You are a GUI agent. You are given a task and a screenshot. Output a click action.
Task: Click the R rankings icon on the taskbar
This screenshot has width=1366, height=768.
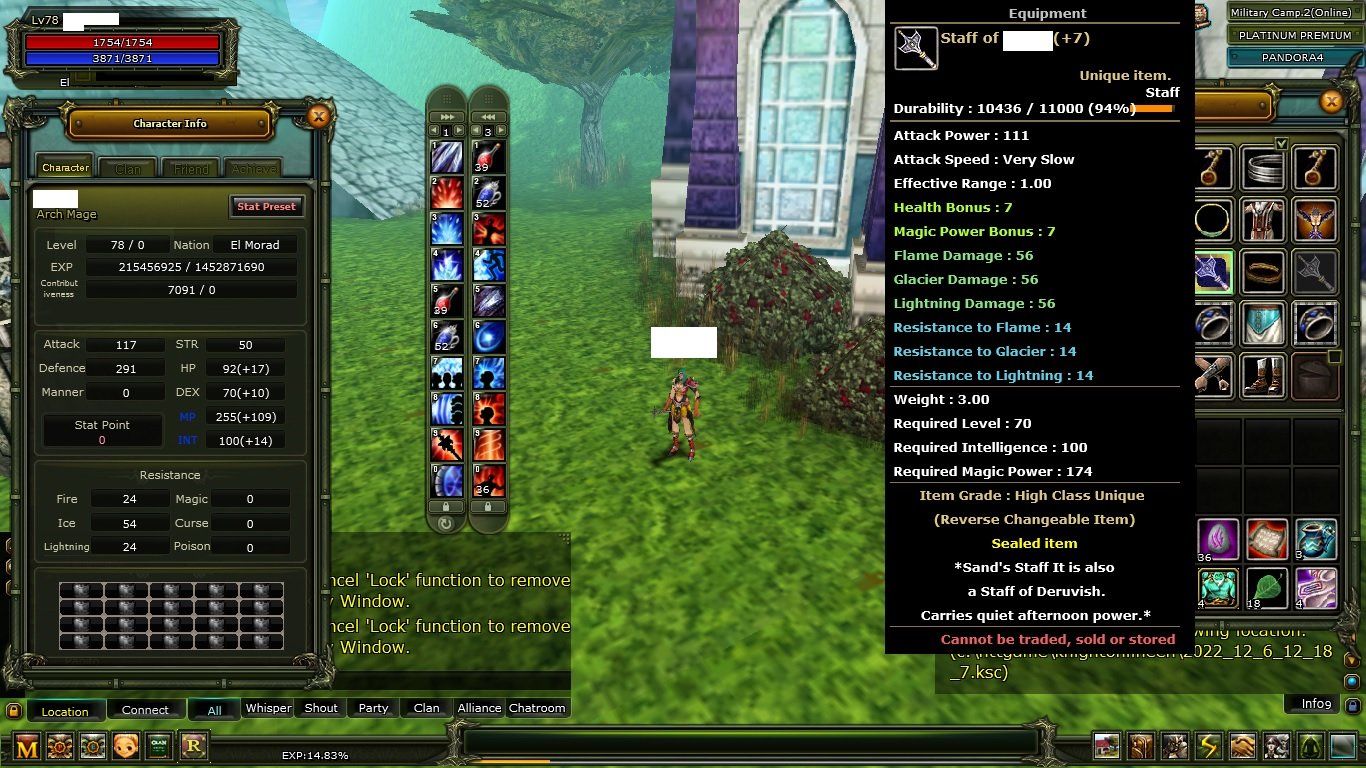coord(192,747)
